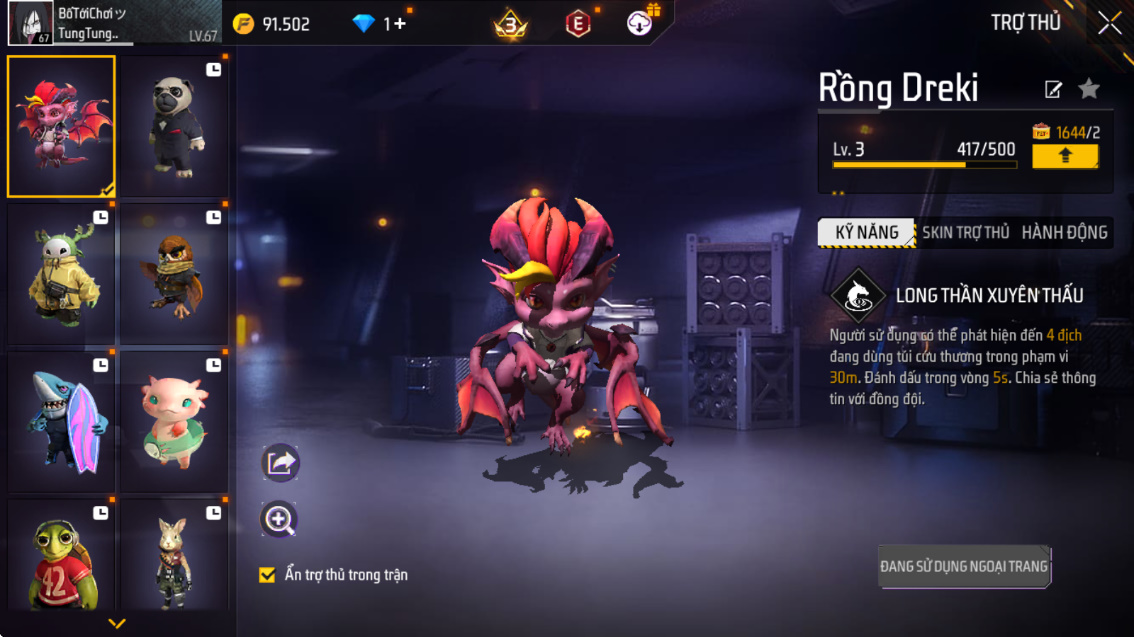The image size is (1134, 637).
Task: Select the turtle in red 42 jersey
Action: 61,556
